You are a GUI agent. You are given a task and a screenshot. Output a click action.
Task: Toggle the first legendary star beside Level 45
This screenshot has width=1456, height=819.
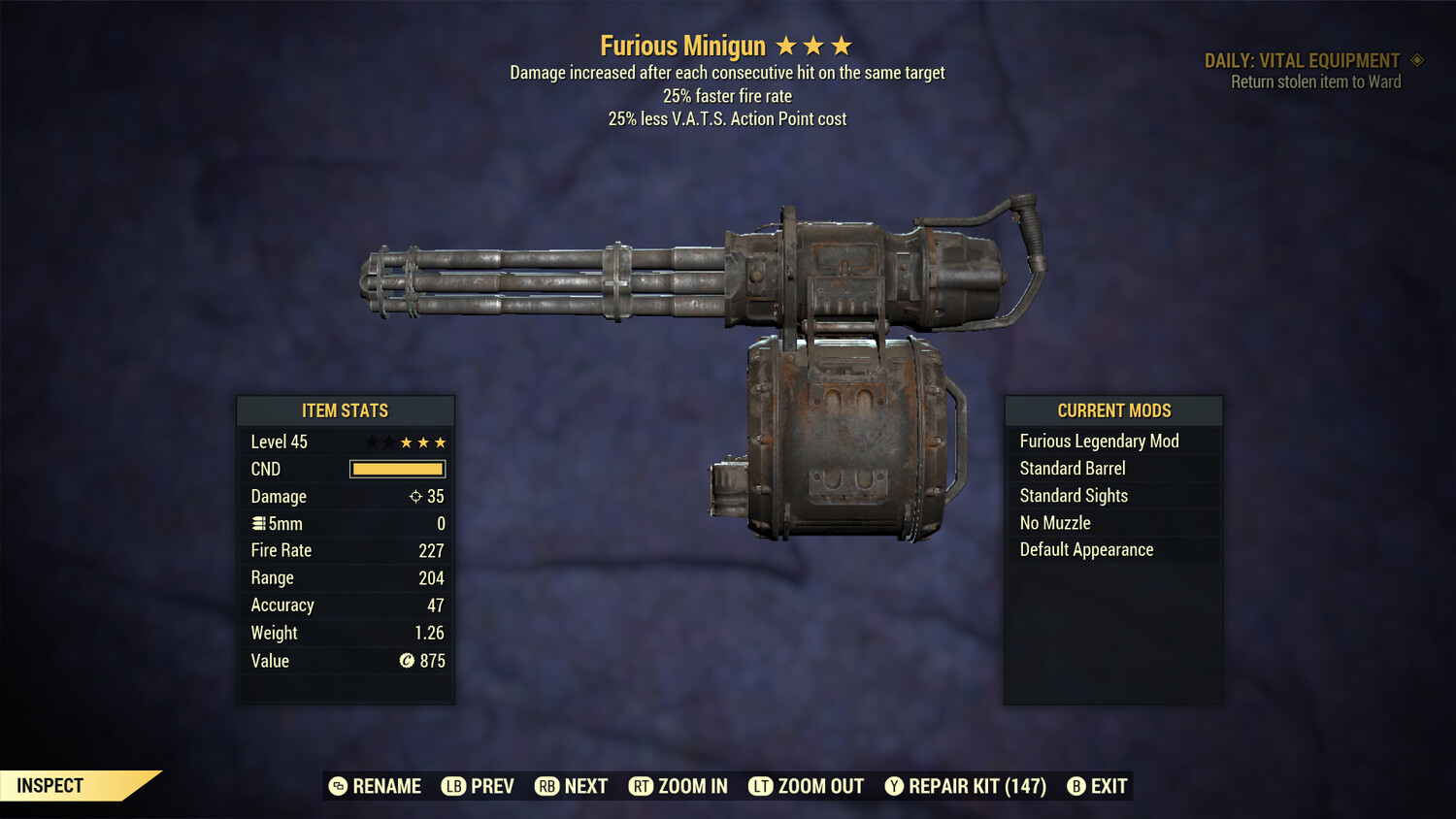[x=371, y=442]
